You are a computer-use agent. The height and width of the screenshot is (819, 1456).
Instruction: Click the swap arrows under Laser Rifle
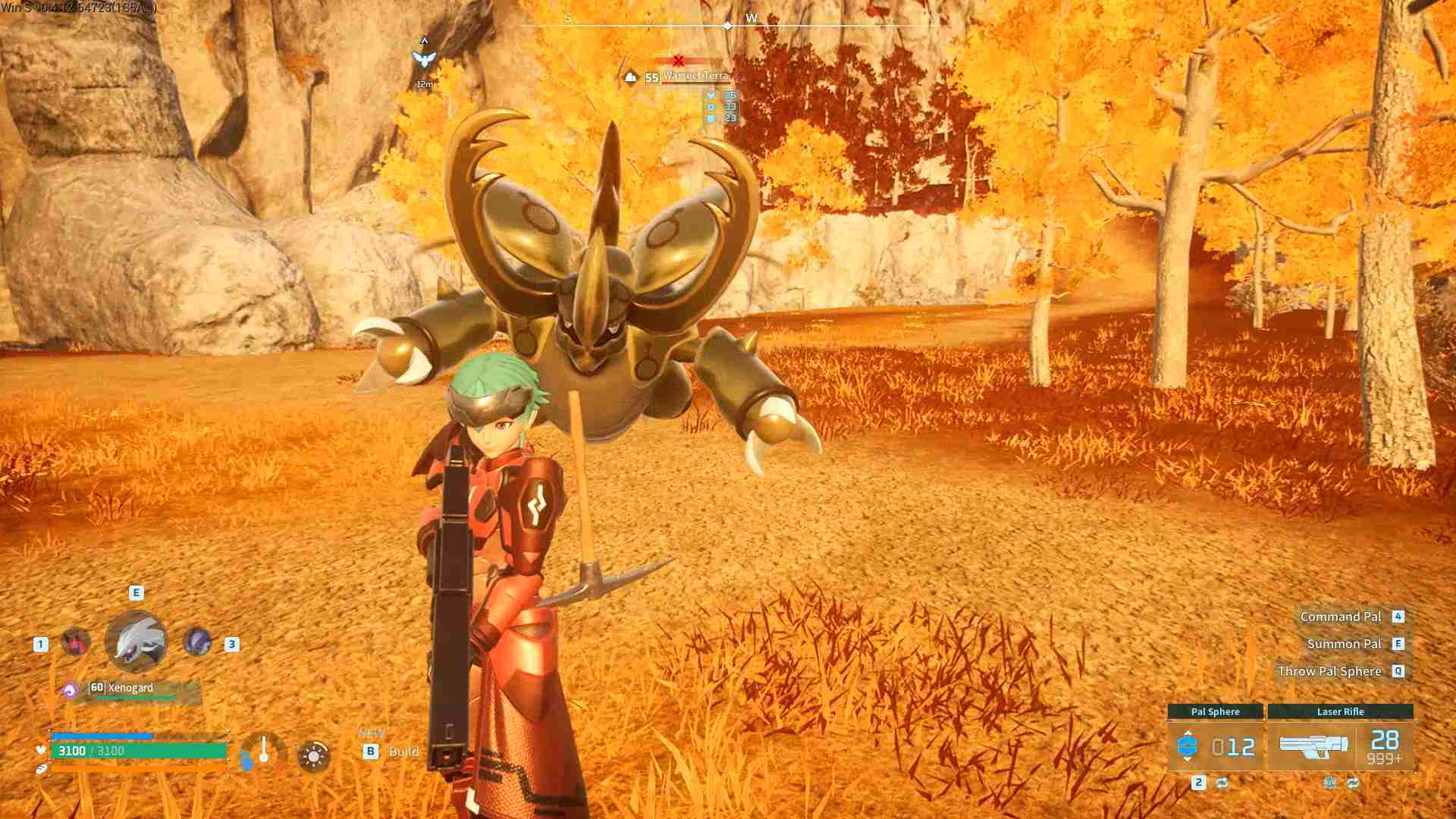coord(1354,783)
